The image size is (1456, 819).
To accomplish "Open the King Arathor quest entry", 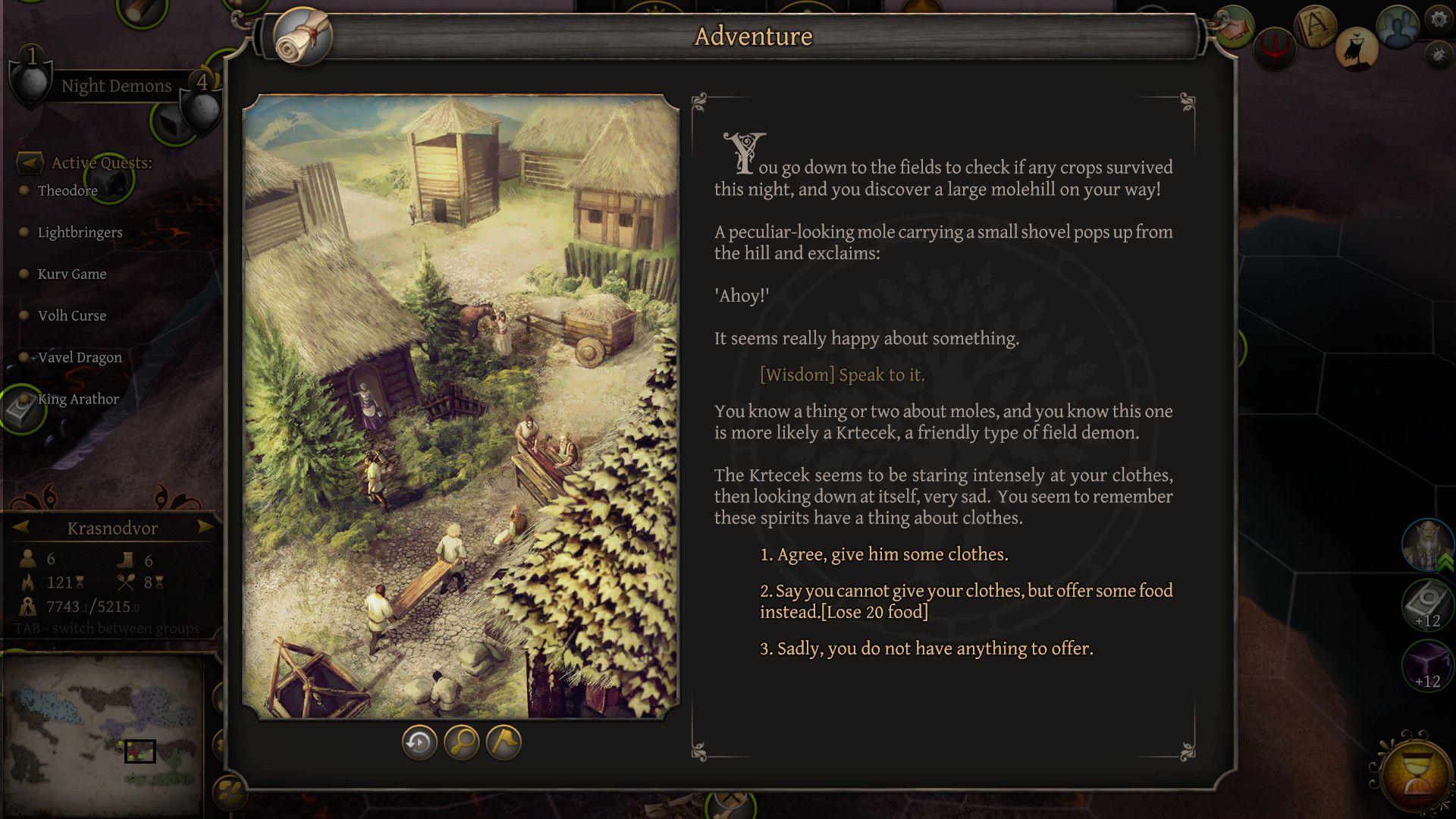I will [79, 399].
